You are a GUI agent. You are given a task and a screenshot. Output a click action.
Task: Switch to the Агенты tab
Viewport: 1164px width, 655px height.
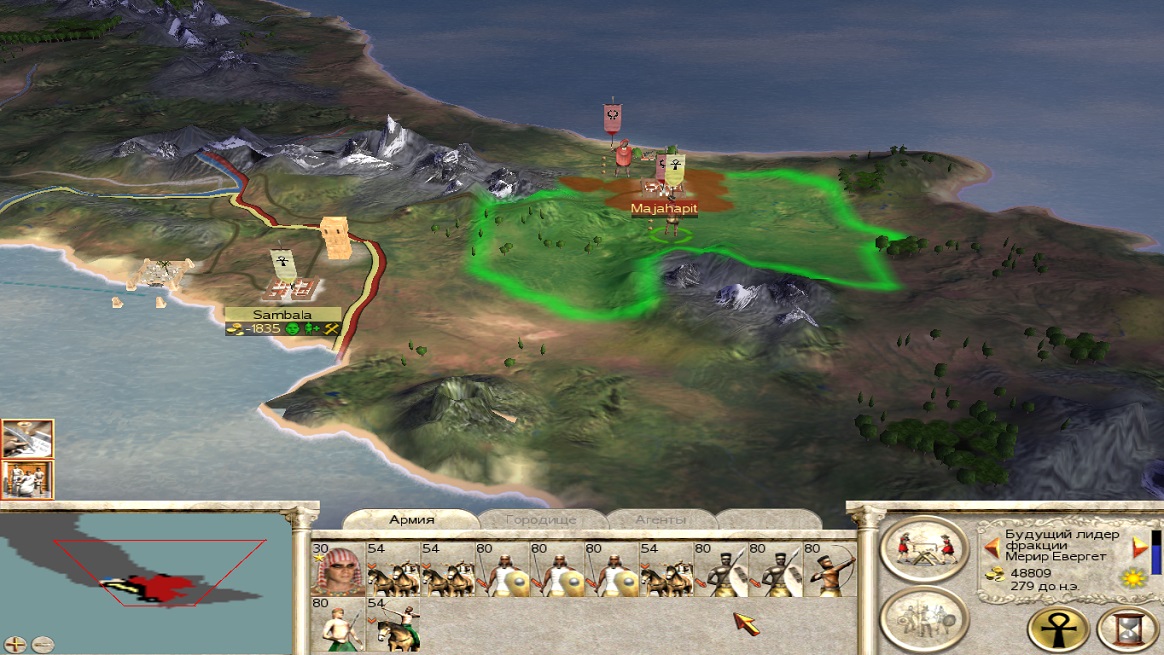pos(660,520)
